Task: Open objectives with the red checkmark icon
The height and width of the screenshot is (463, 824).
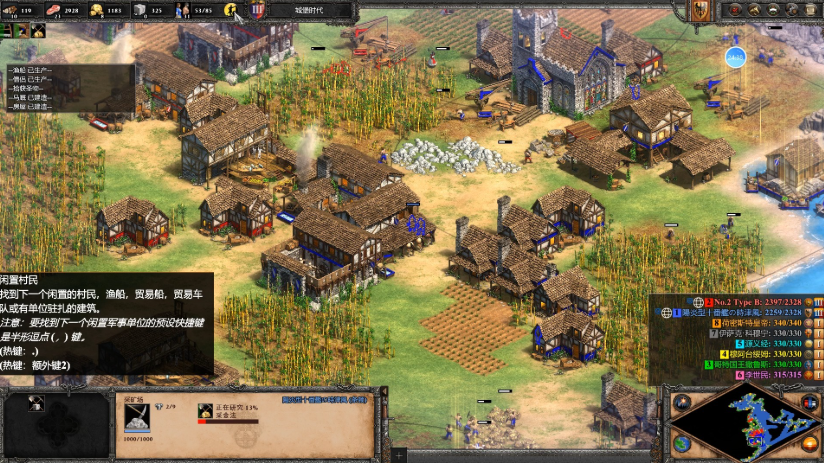Action: tap(736, 10)
